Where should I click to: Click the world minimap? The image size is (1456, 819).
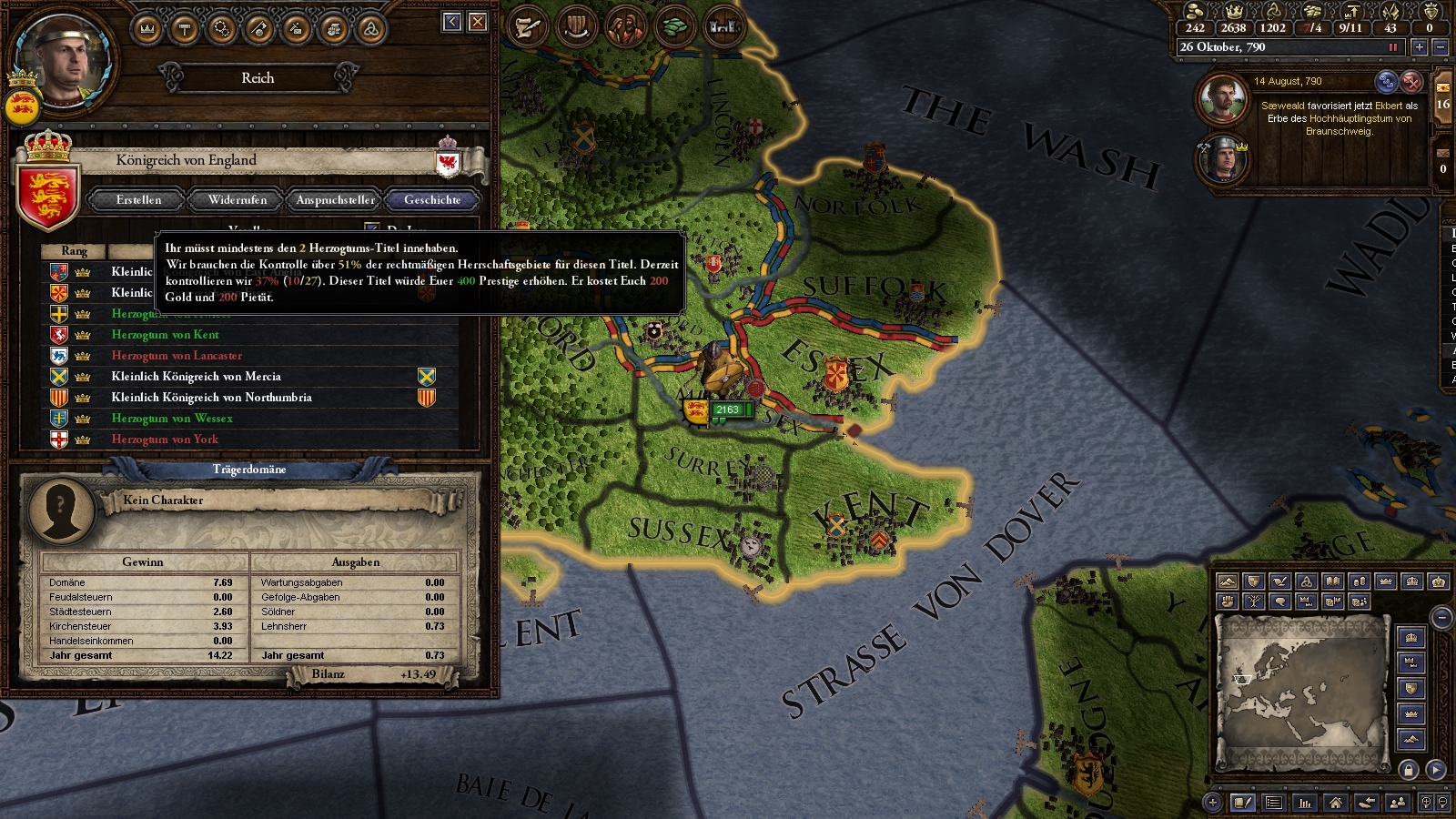point(1303,690)
